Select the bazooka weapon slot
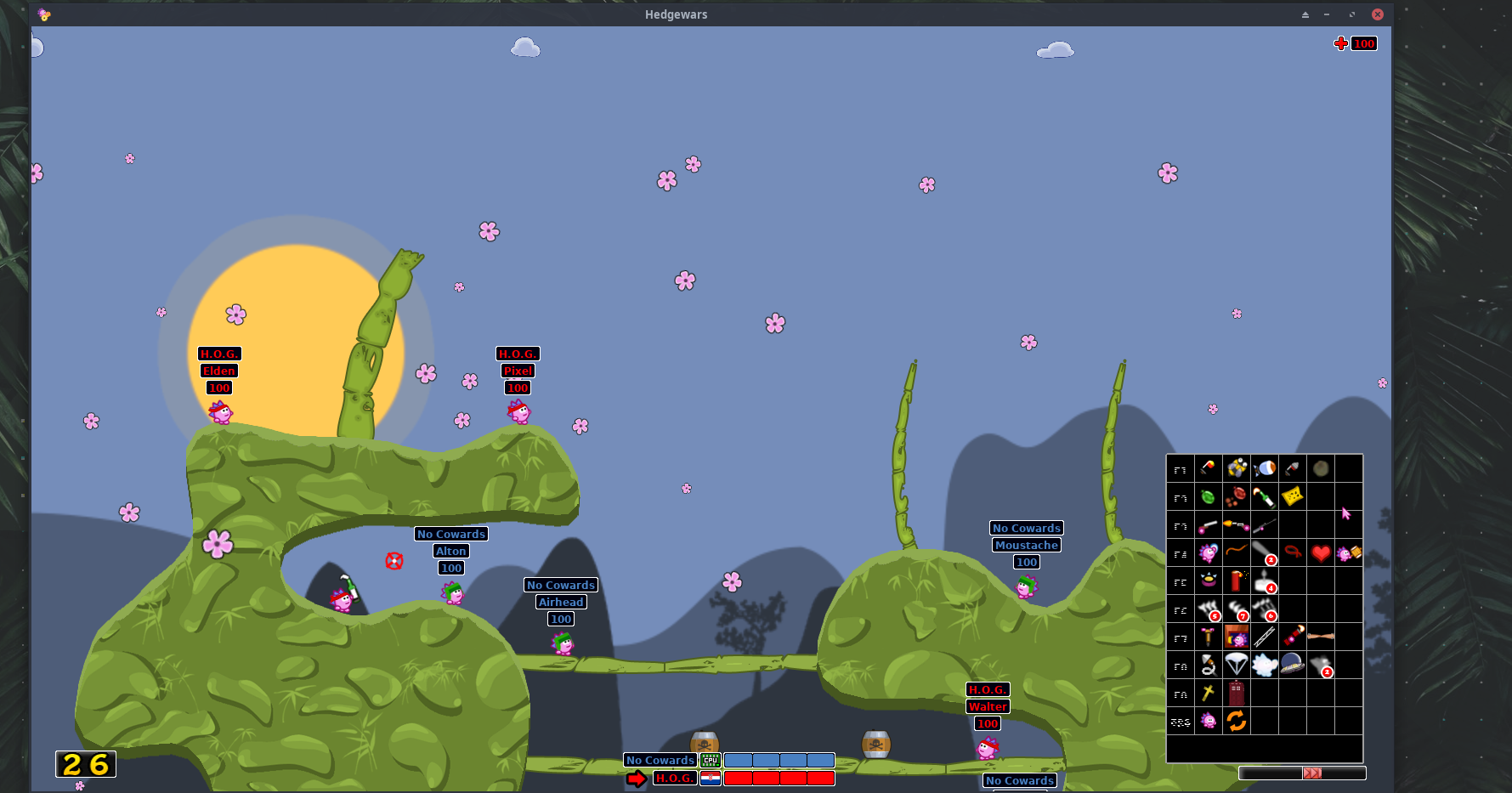 (1208, 467)
